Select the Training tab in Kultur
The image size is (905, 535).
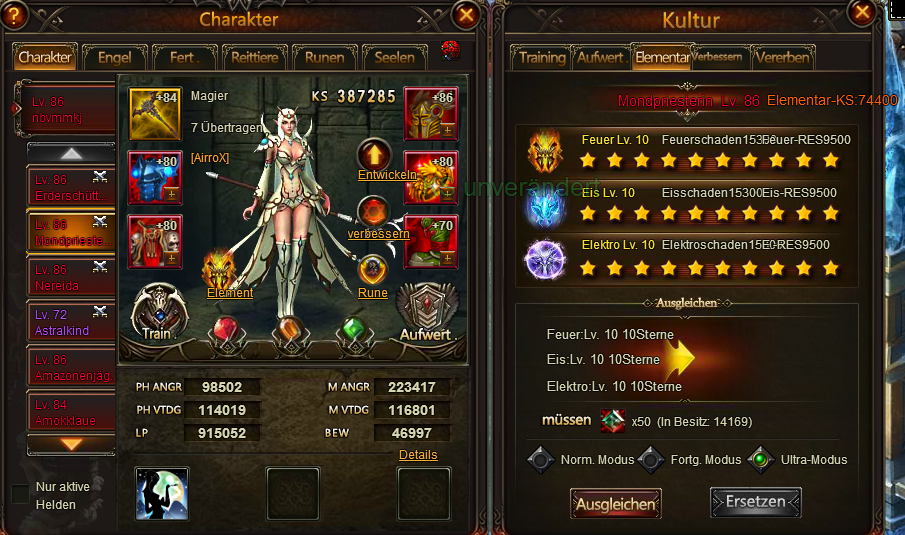tap(541, 57)
